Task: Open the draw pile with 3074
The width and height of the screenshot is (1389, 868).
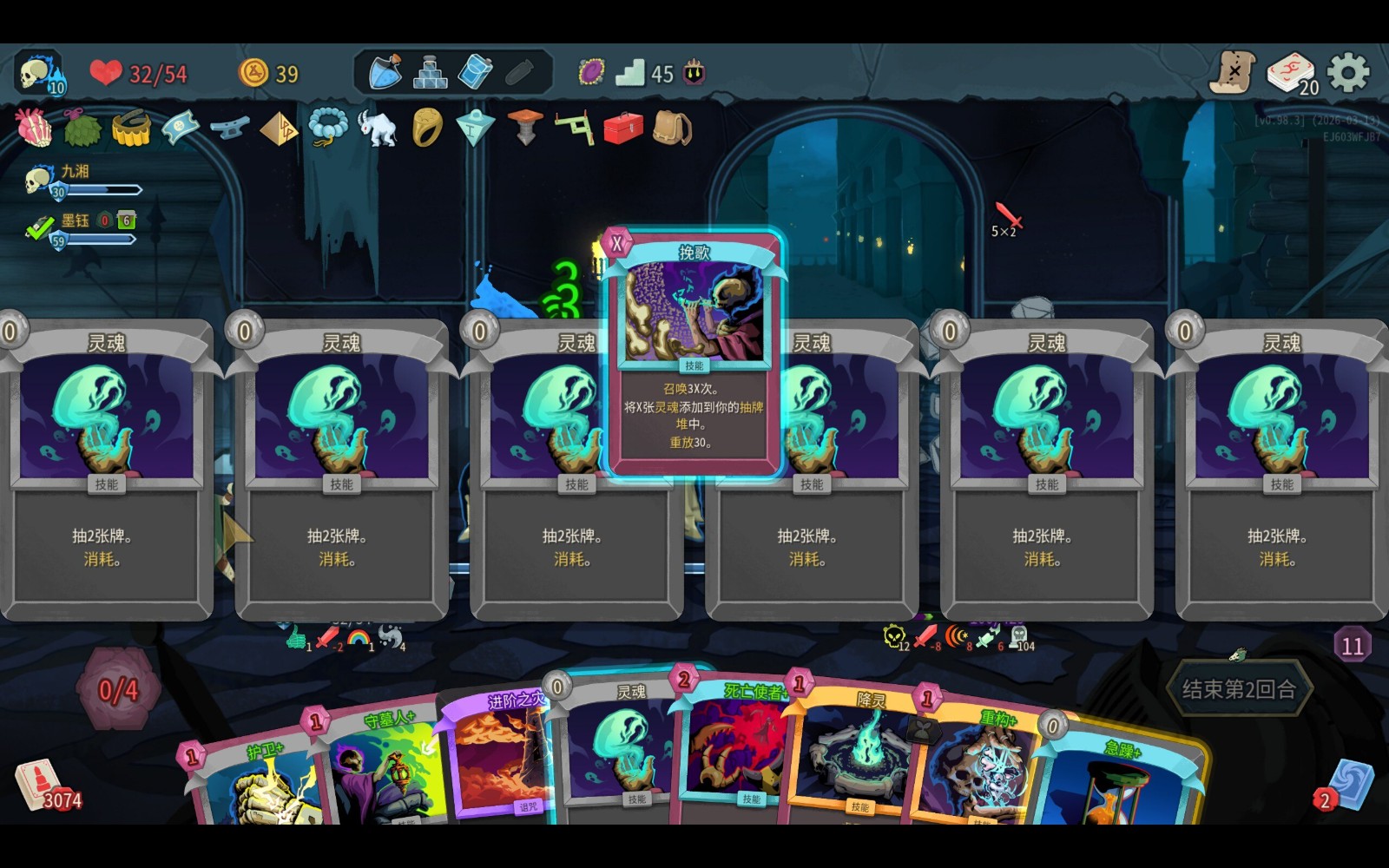Action: coord(40,784)
